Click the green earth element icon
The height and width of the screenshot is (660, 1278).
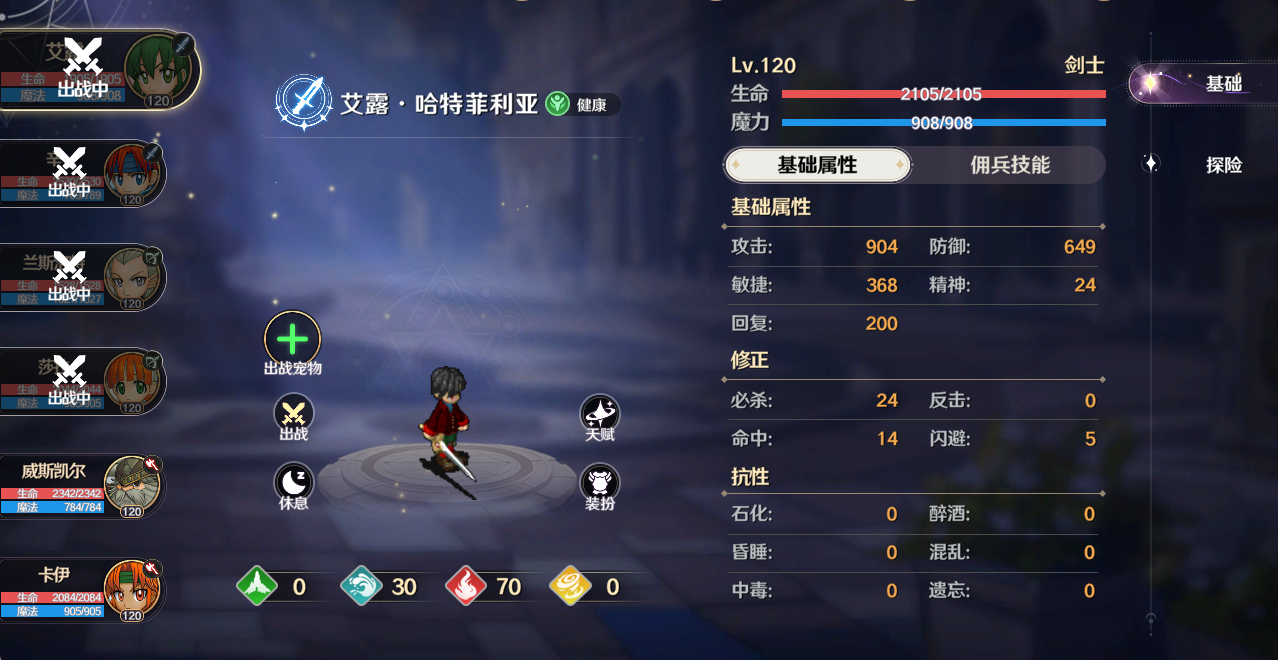coord(255,587)
